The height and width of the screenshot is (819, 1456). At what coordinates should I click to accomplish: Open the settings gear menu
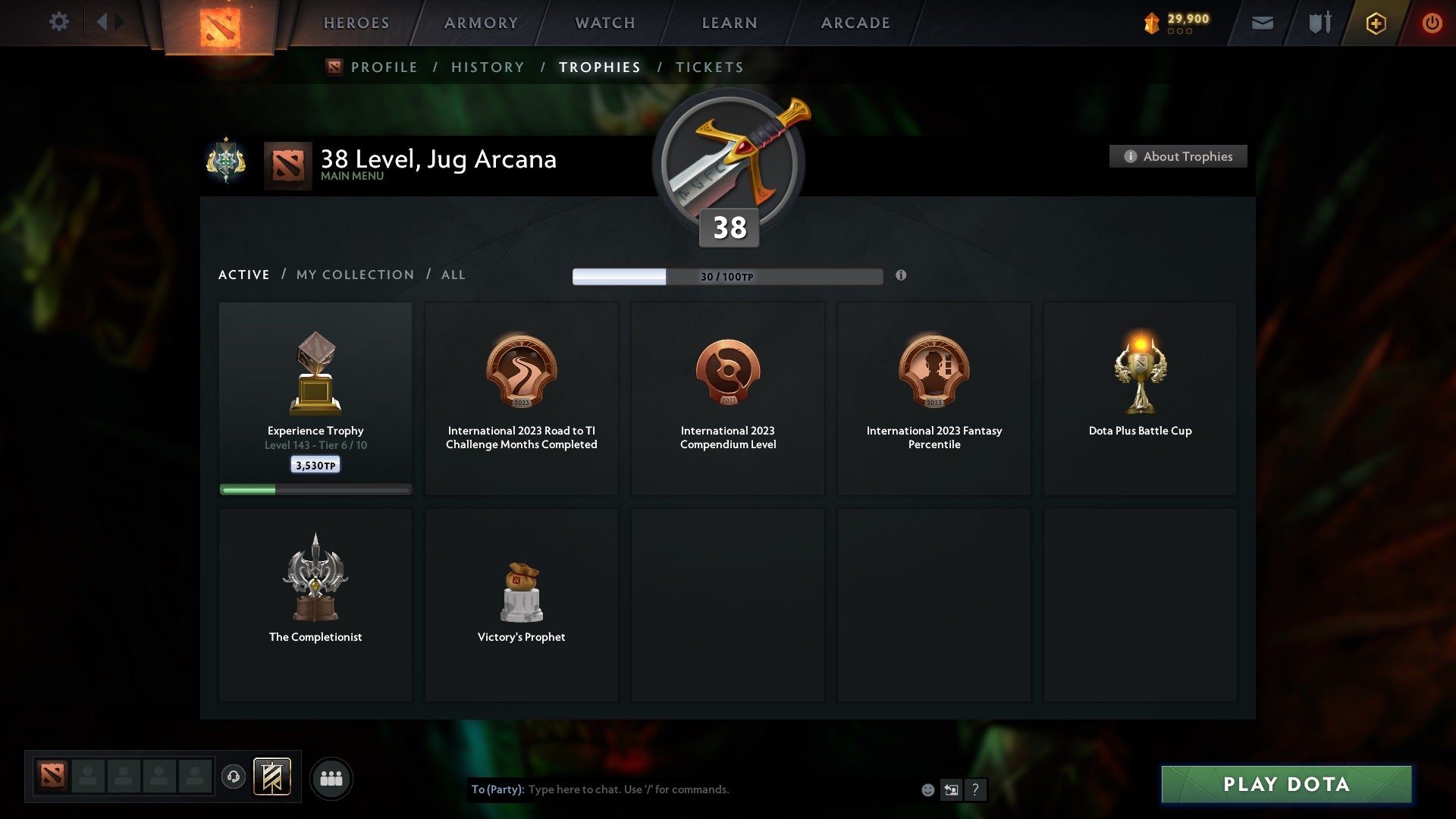[x=59, y=22]
